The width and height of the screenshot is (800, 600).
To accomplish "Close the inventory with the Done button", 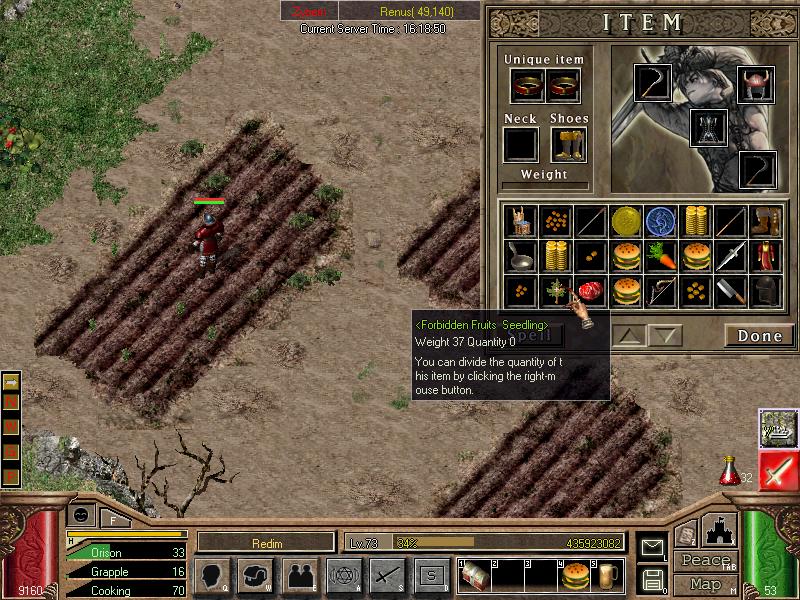I will coord(759,336).
